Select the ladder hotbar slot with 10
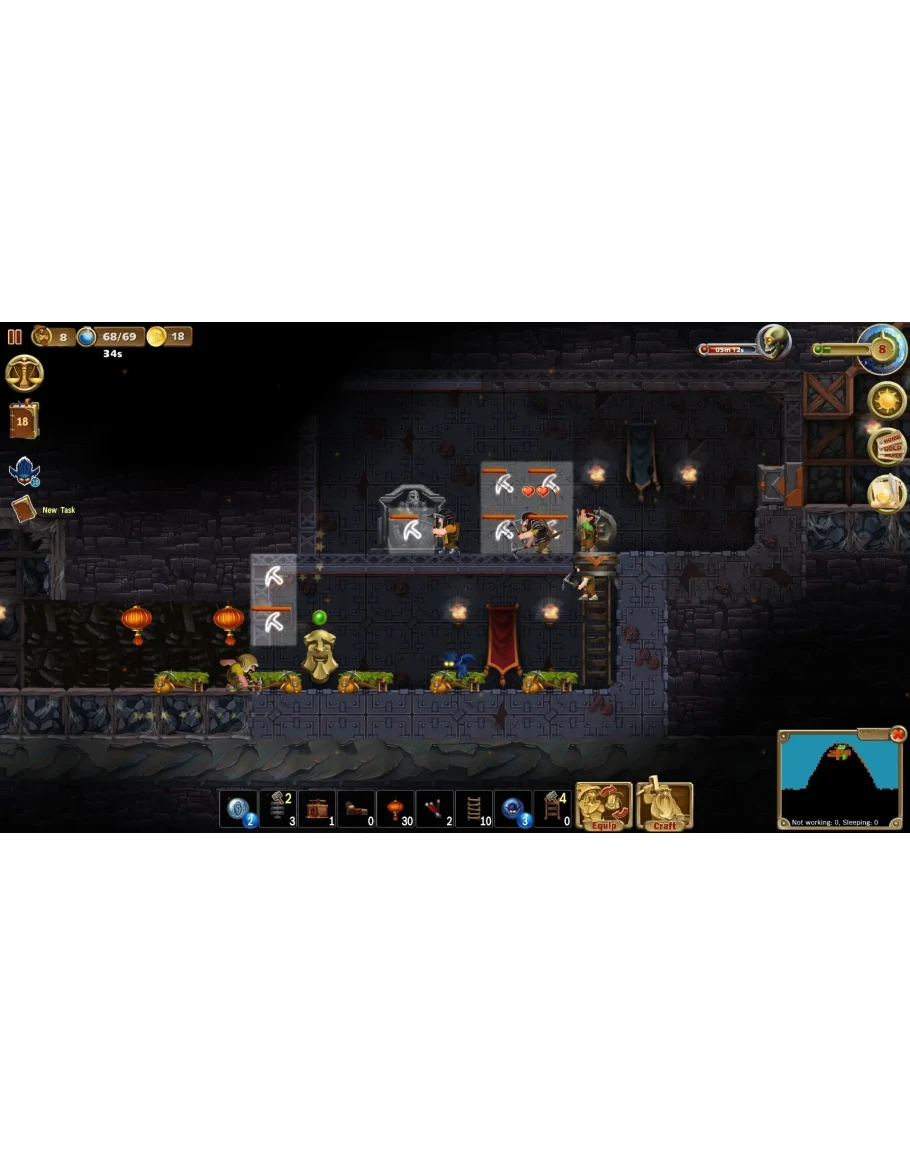 point(474,809)
